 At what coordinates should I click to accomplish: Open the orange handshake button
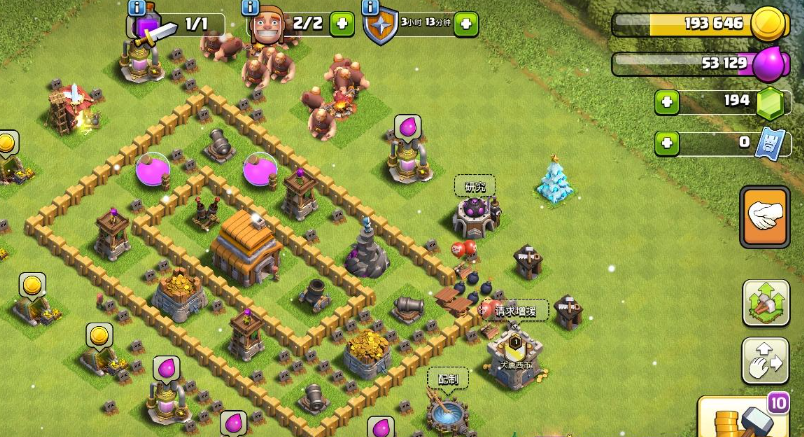(765, 217)
